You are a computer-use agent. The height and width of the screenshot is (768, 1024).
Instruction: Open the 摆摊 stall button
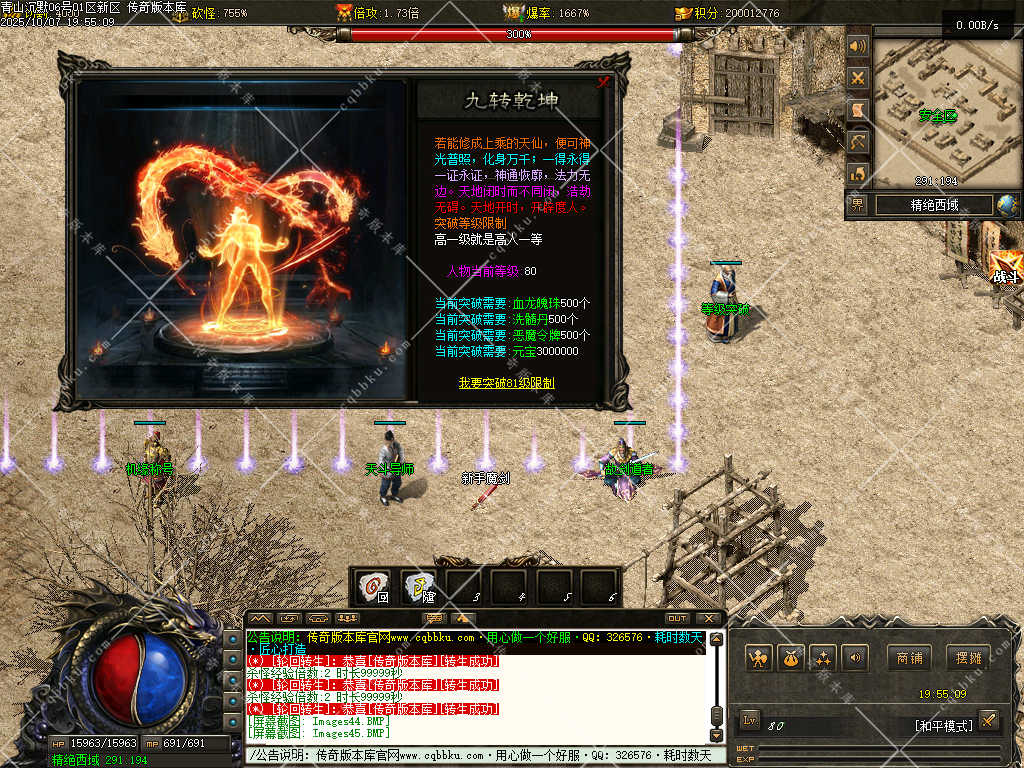[x=968, y=658]
